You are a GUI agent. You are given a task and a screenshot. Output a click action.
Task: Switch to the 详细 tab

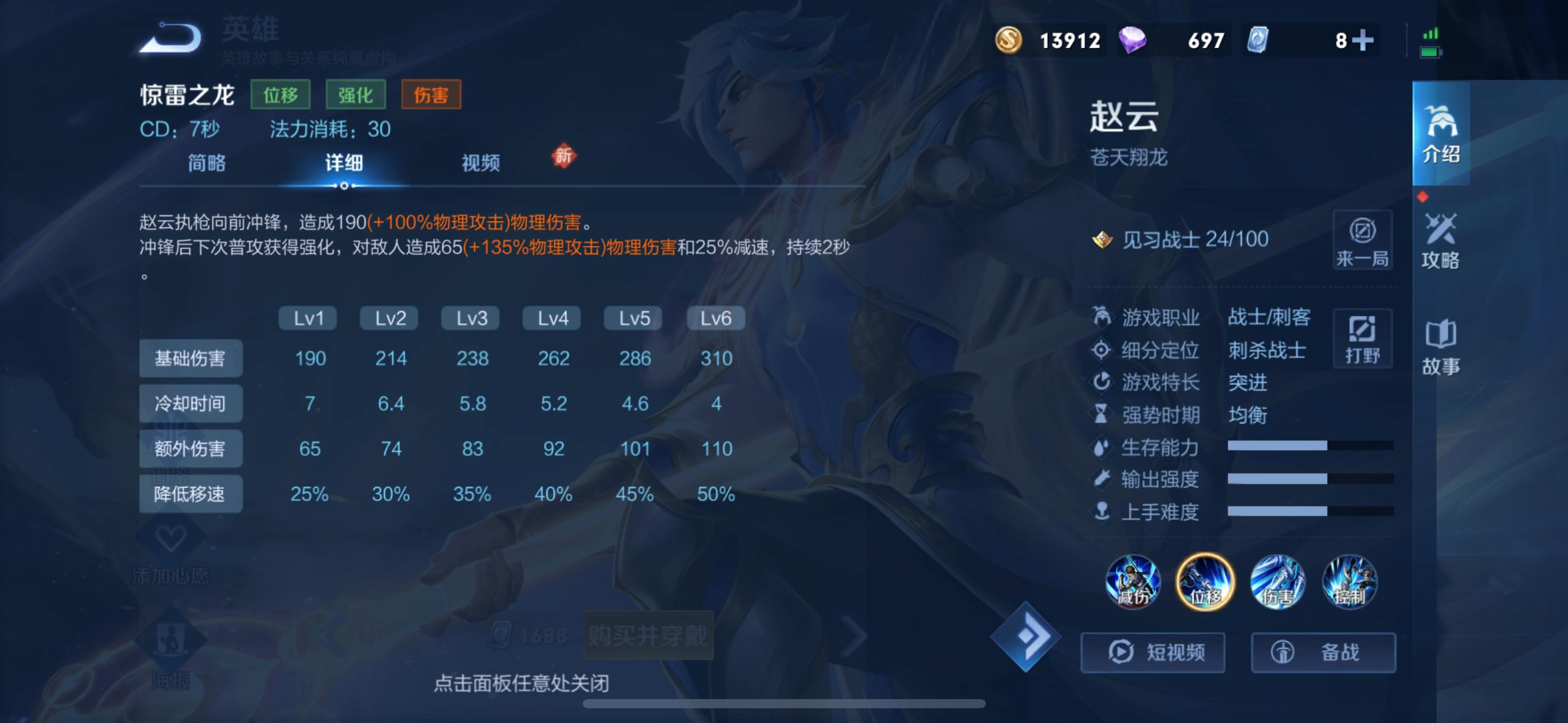[x=344, y=164]
